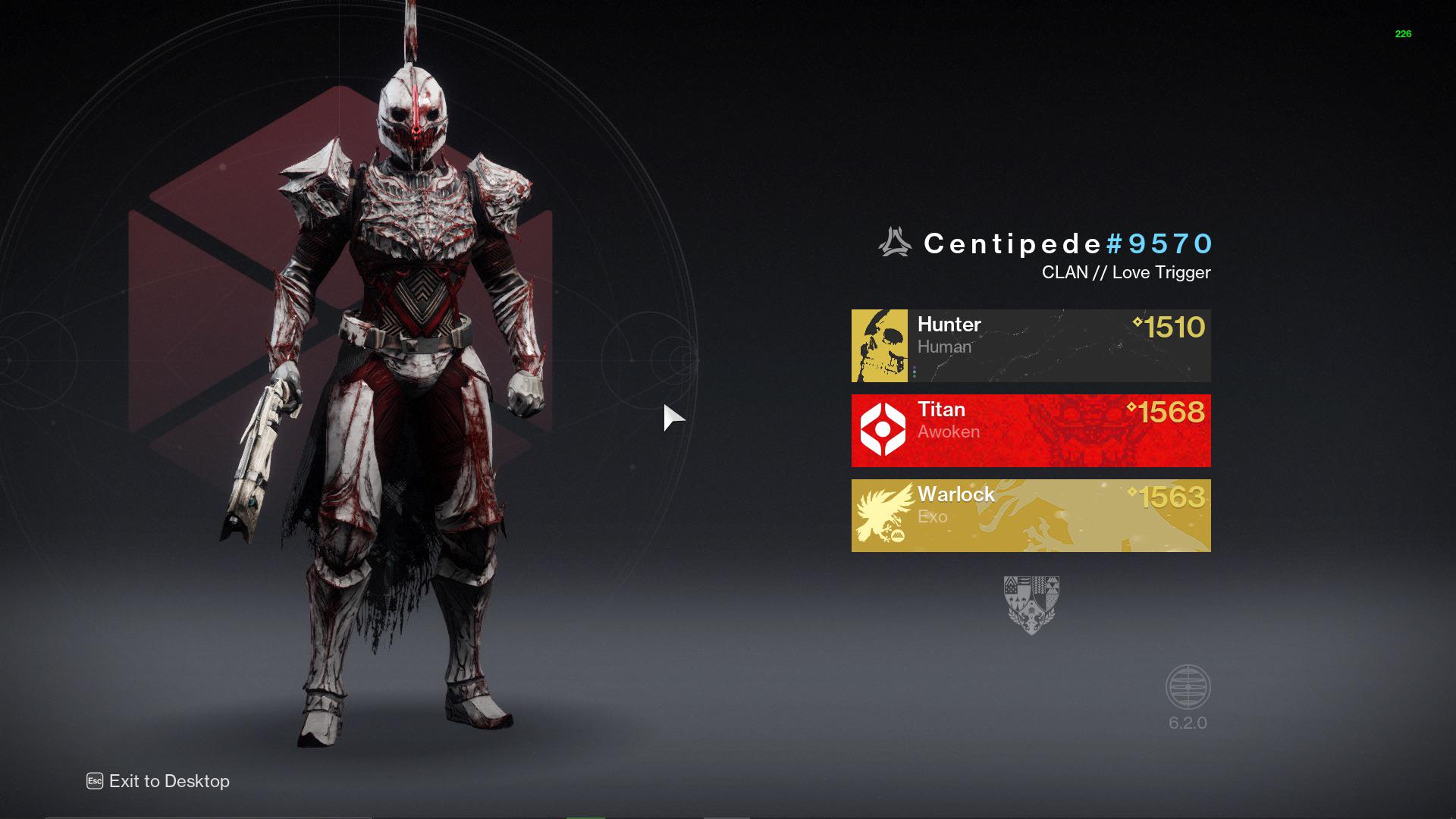Click the Esc key badge next to Exit to Desktop
The height and width of the screenshot is (819, 1456).
[94, 781]
